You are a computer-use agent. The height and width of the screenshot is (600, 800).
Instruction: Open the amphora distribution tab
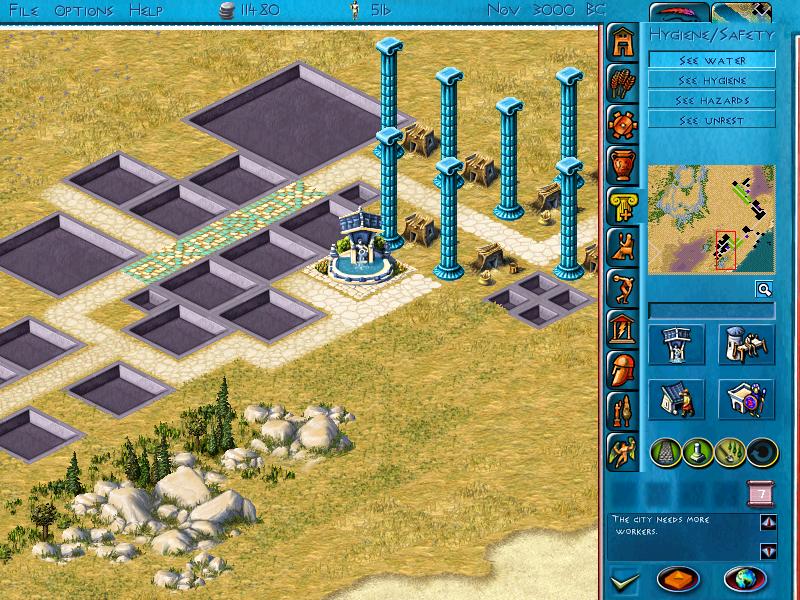[624, 164]
